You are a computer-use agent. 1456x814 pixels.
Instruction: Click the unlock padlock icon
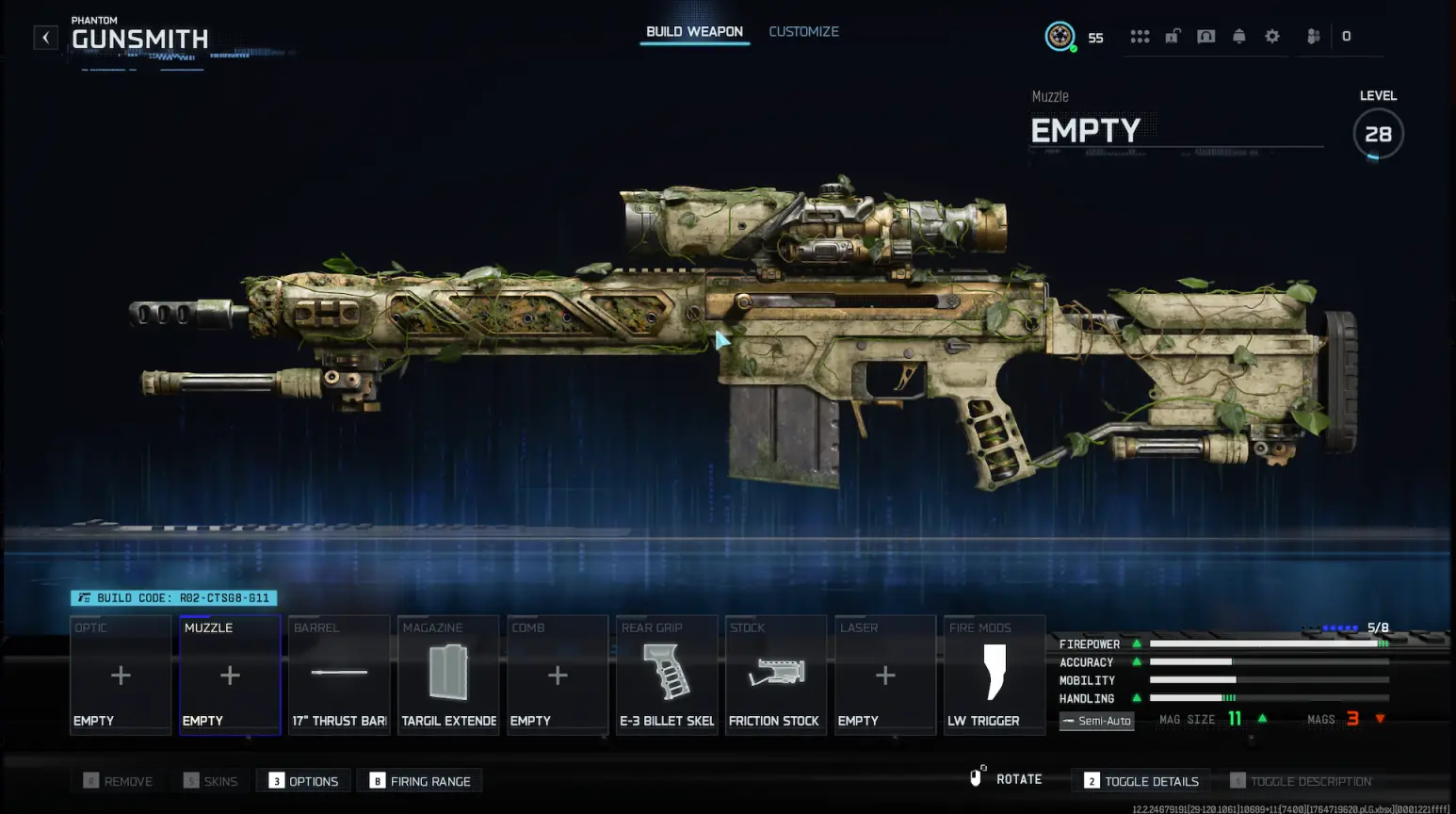tap(1173, 36)
